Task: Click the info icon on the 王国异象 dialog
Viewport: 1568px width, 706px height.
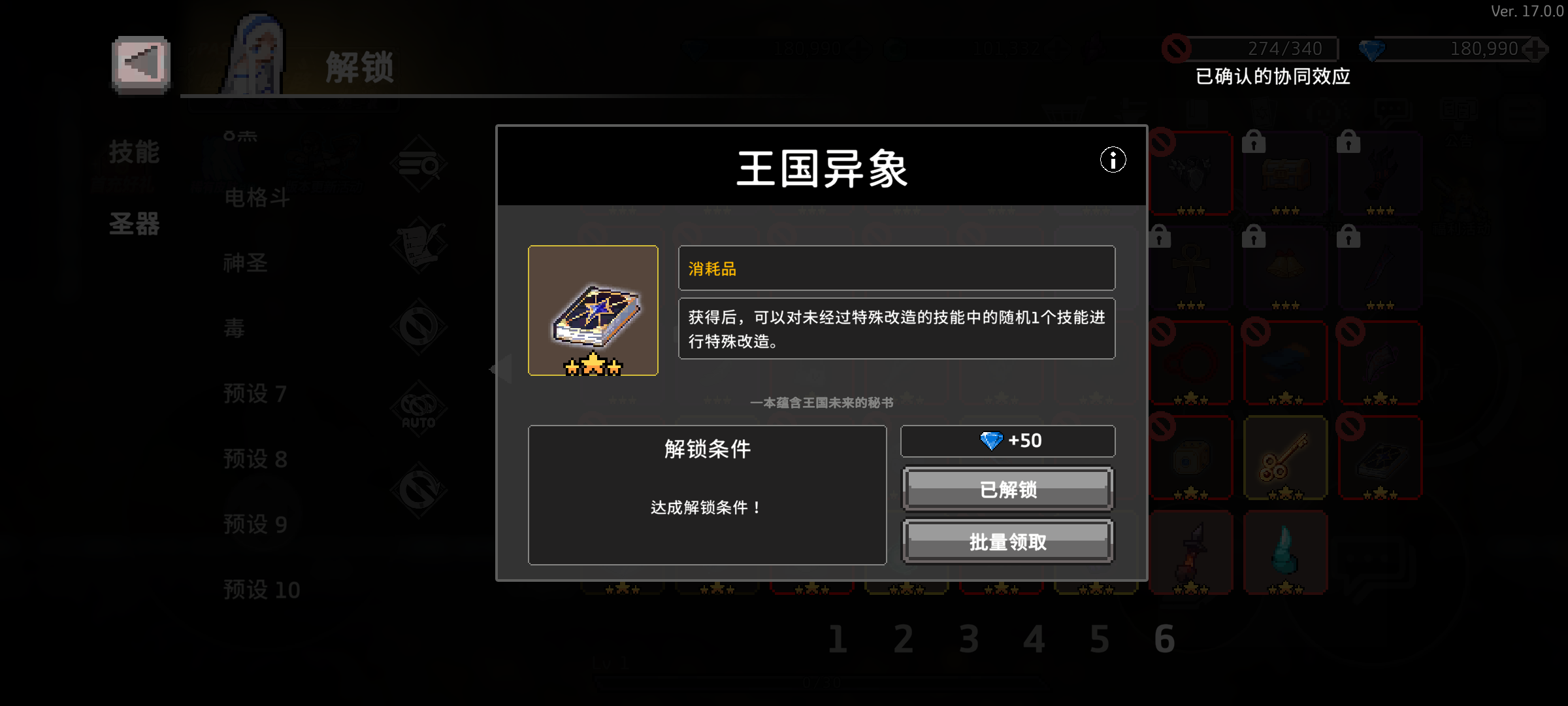Action: point(1113,160)
